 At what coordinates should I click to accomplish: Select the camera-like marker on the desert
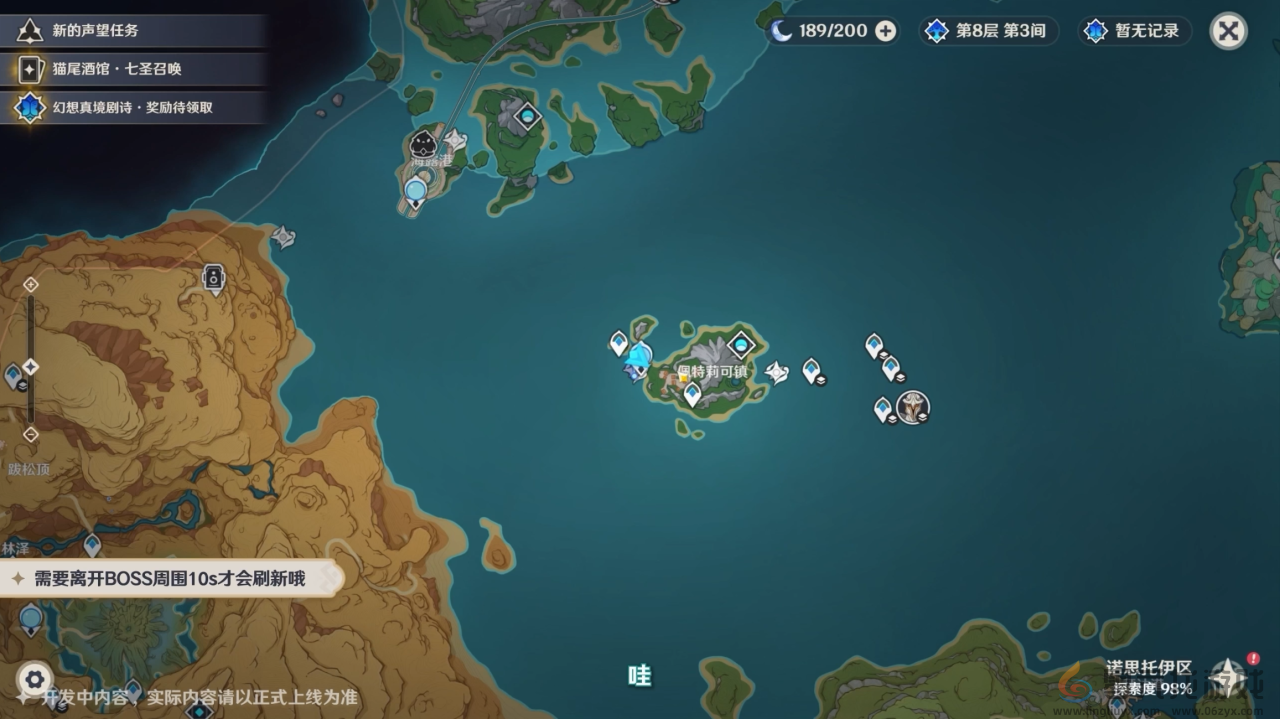point(213,277)
